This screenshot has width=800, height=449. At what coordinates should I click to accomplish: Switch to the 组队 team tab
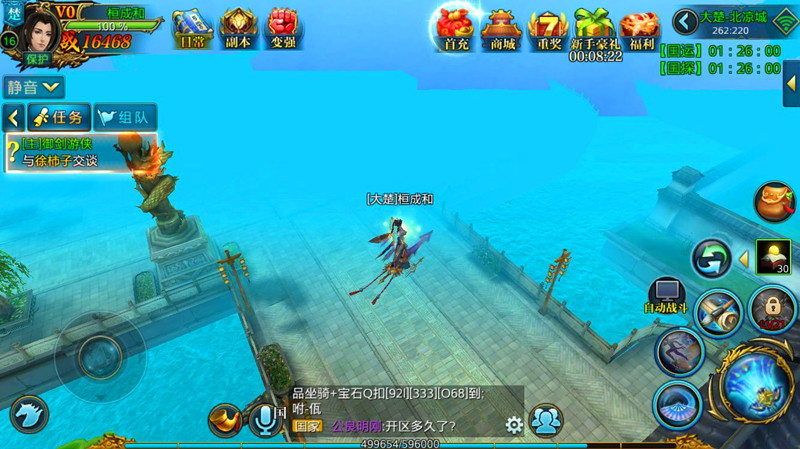[x=125, y=117]
